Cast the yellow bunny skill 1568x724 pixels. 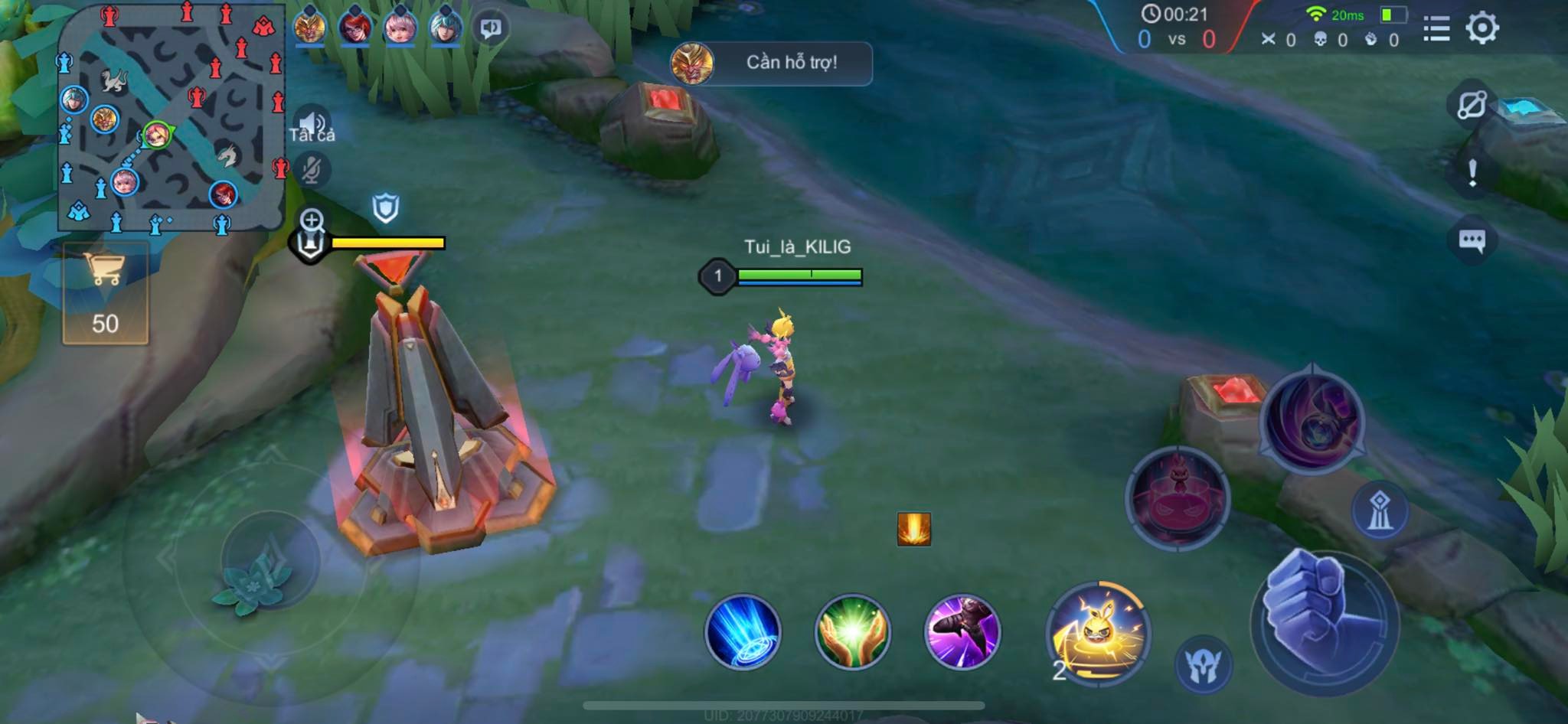click(1098, 632)
